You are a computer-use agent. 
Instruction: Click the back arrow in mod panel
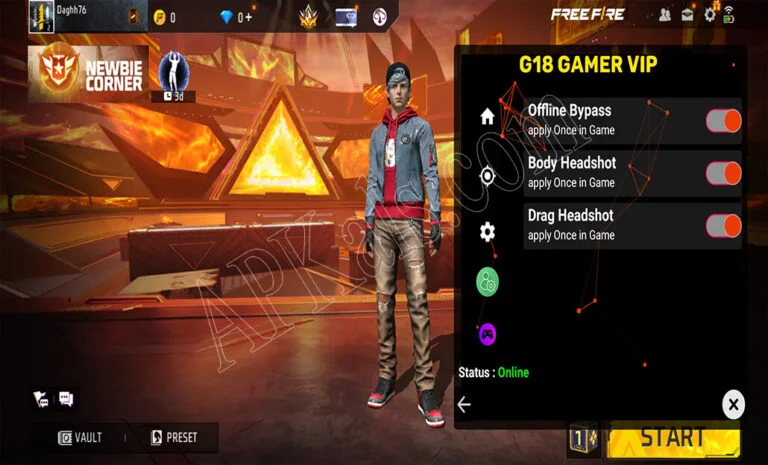(x=464, y=404)
